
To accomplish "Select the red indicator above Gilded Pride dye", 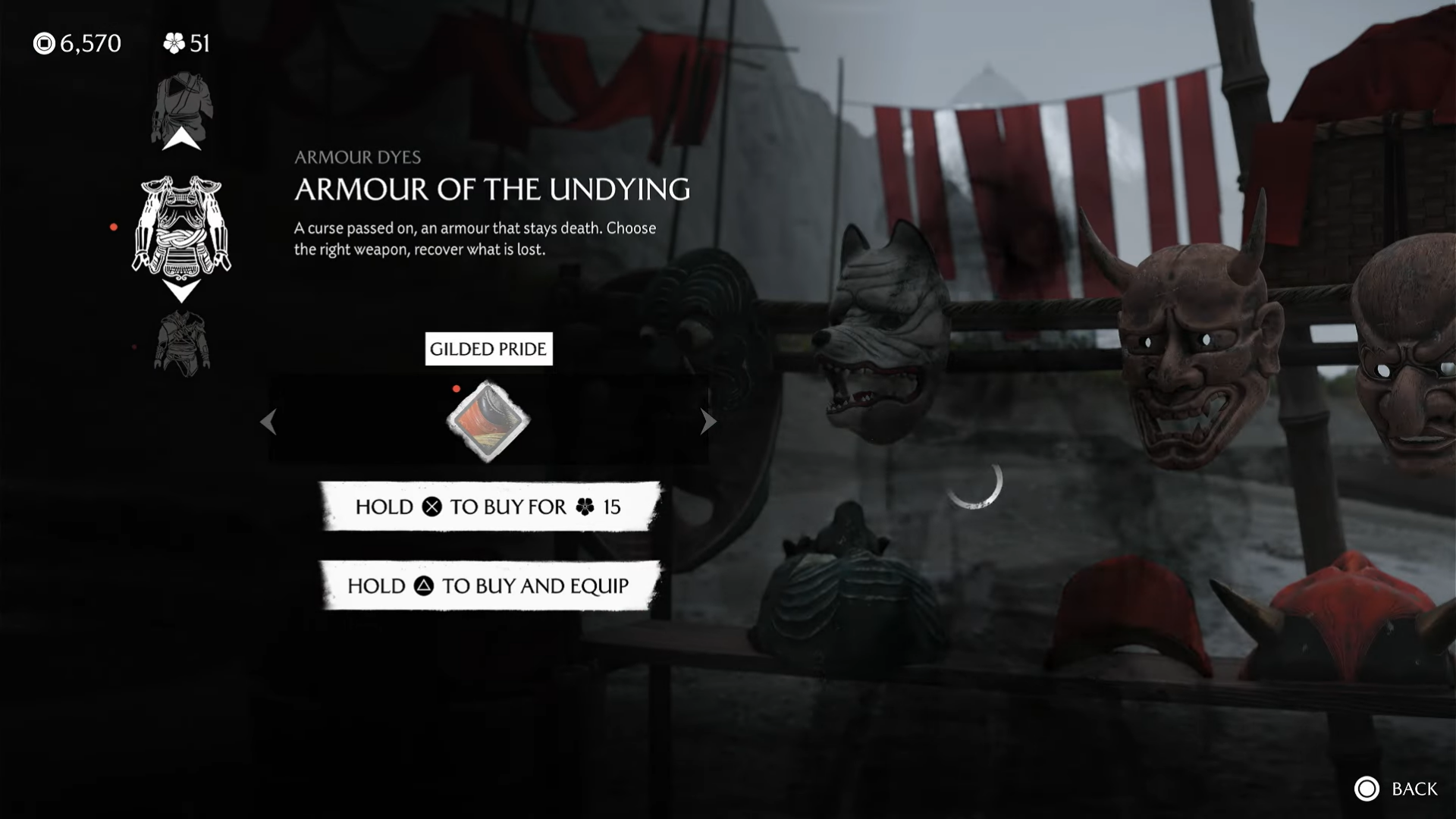I will (457, 388).
